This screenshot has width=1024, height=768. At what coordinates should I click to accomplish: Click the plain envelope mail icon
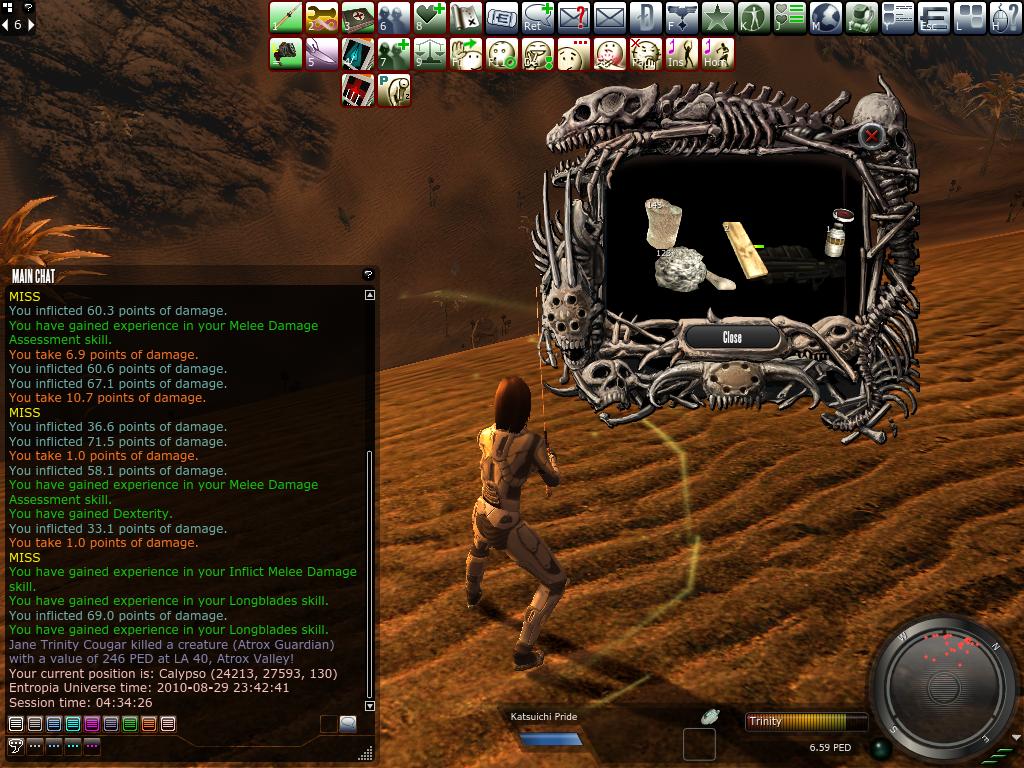610,17
